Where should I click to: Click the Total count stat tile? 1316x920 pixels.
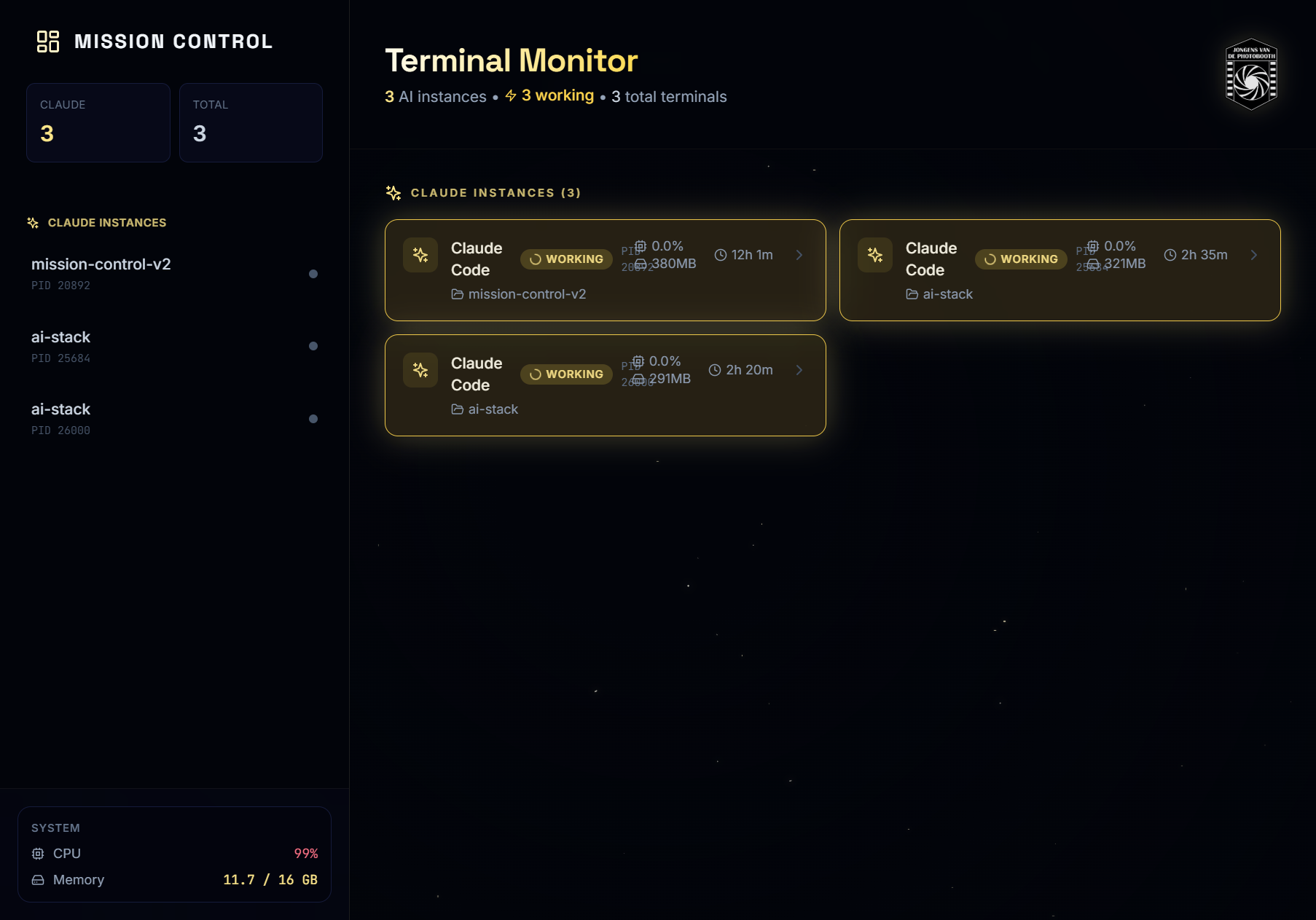point(251,122)
